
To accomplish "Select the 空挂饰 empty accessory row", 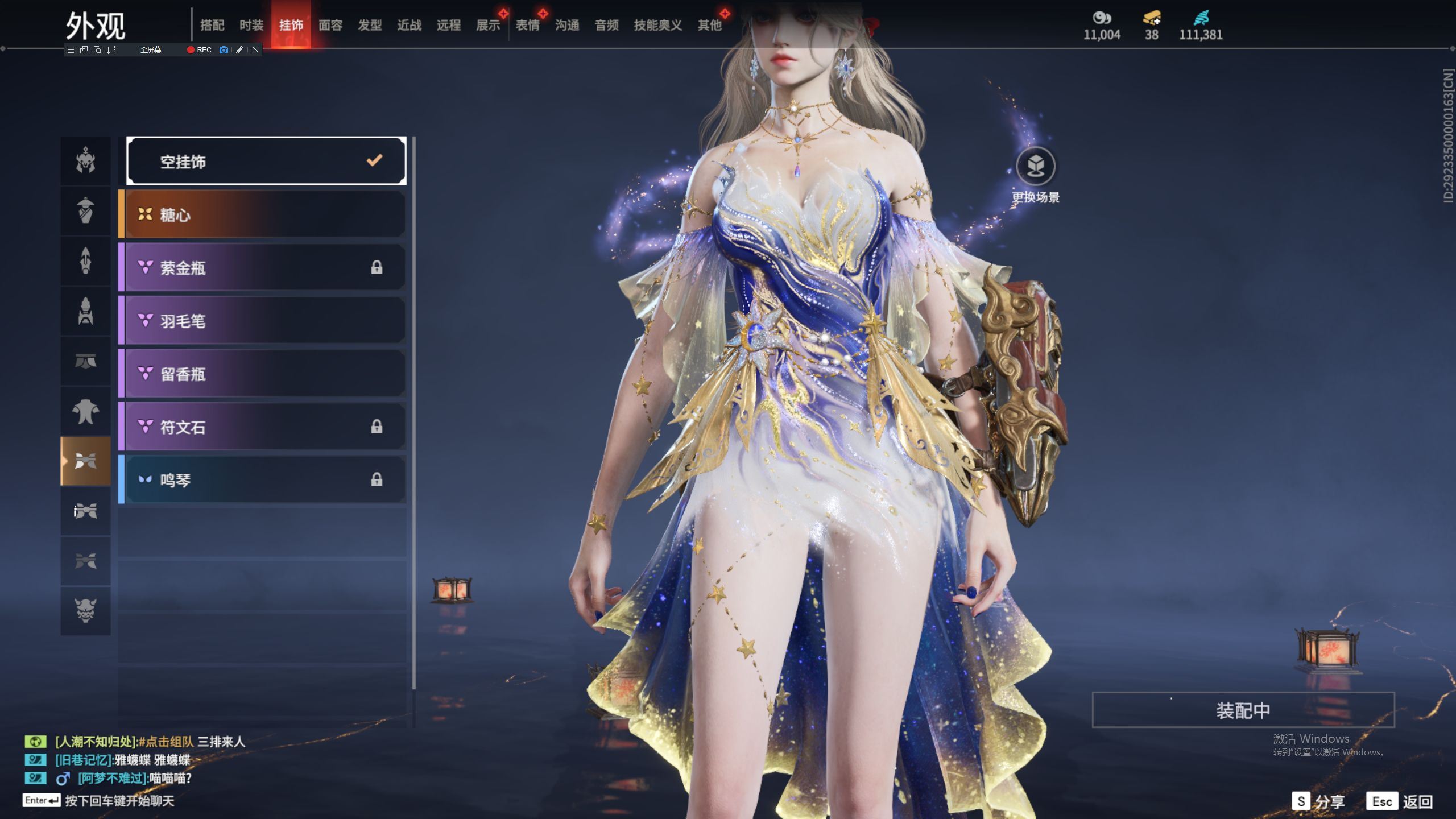I will tap(266, 162).
